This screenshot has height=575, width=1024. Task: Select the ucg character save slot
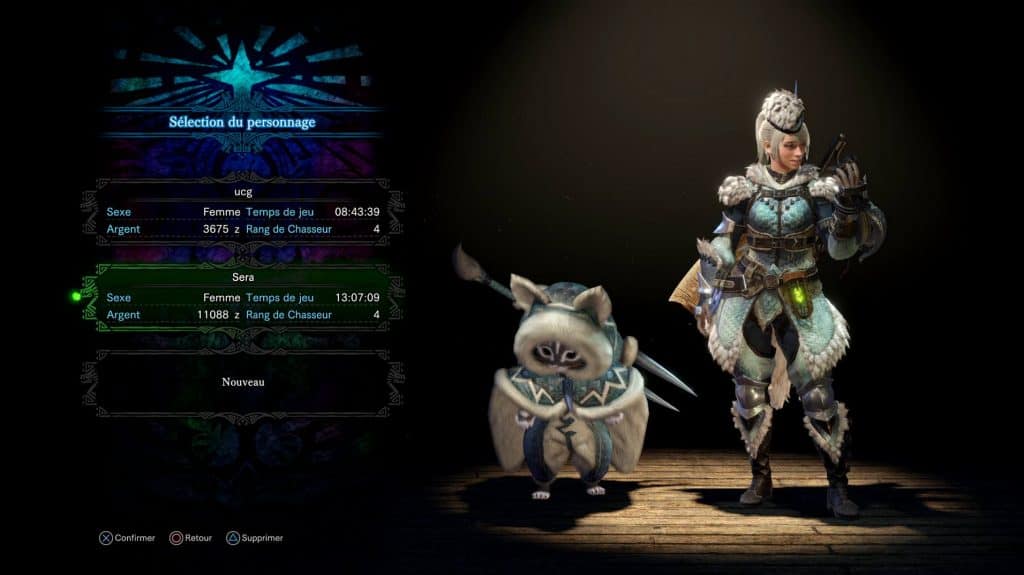tap(243, 212)
